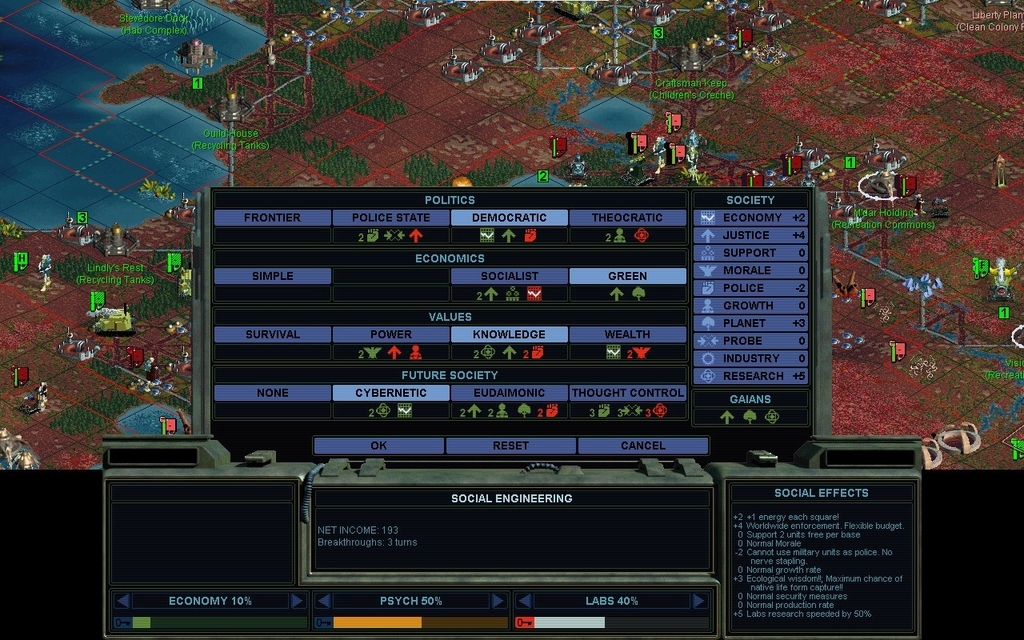Viewport: 1024px width, 640px height.
Task: Decrease Psych allocation with left arrow
Action: (x=323, y=601)
